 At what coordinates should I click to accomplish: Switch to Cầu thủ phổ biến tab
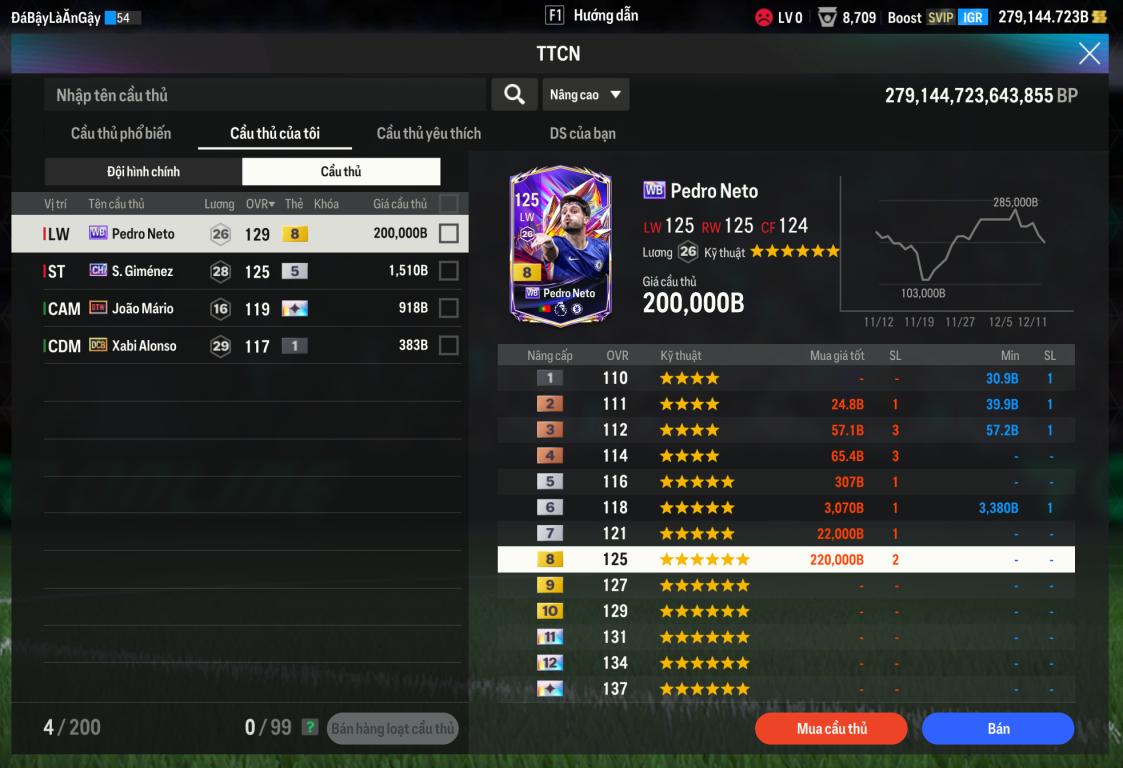coord(121,133)
